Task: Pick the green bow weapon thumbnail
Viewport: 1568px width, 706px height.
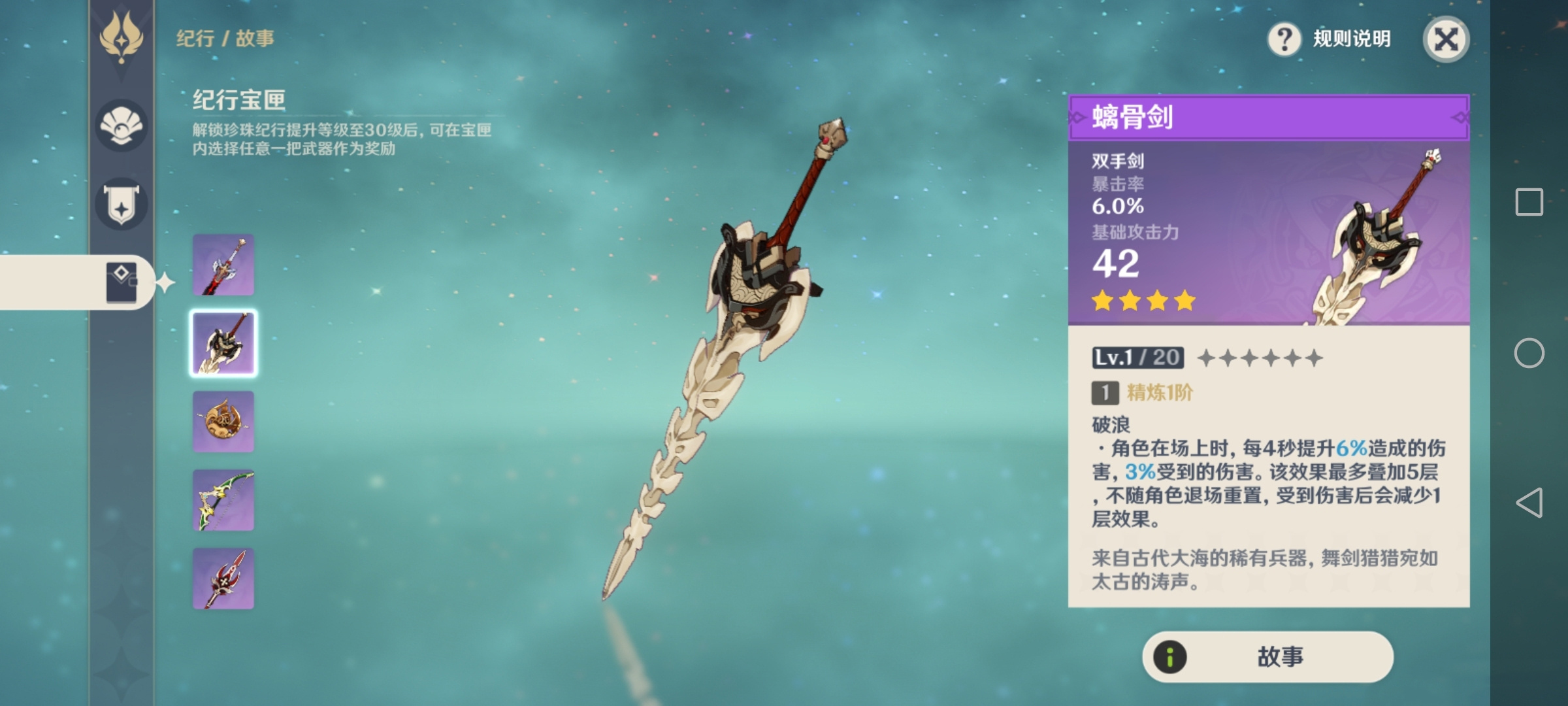Action: (223, 500)
